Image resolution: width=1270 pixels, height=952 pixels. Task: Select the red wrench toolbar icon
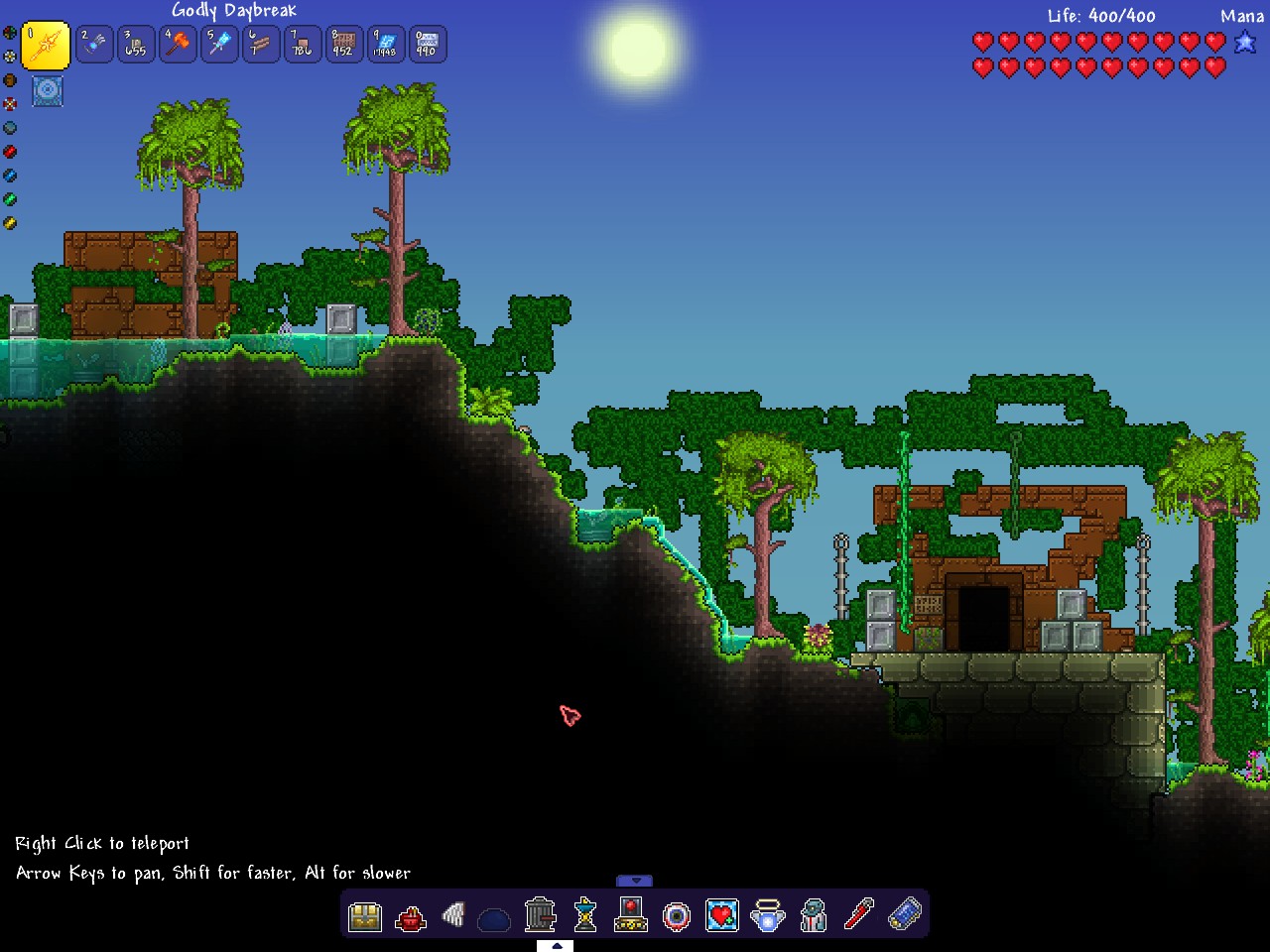click(859, 914)
